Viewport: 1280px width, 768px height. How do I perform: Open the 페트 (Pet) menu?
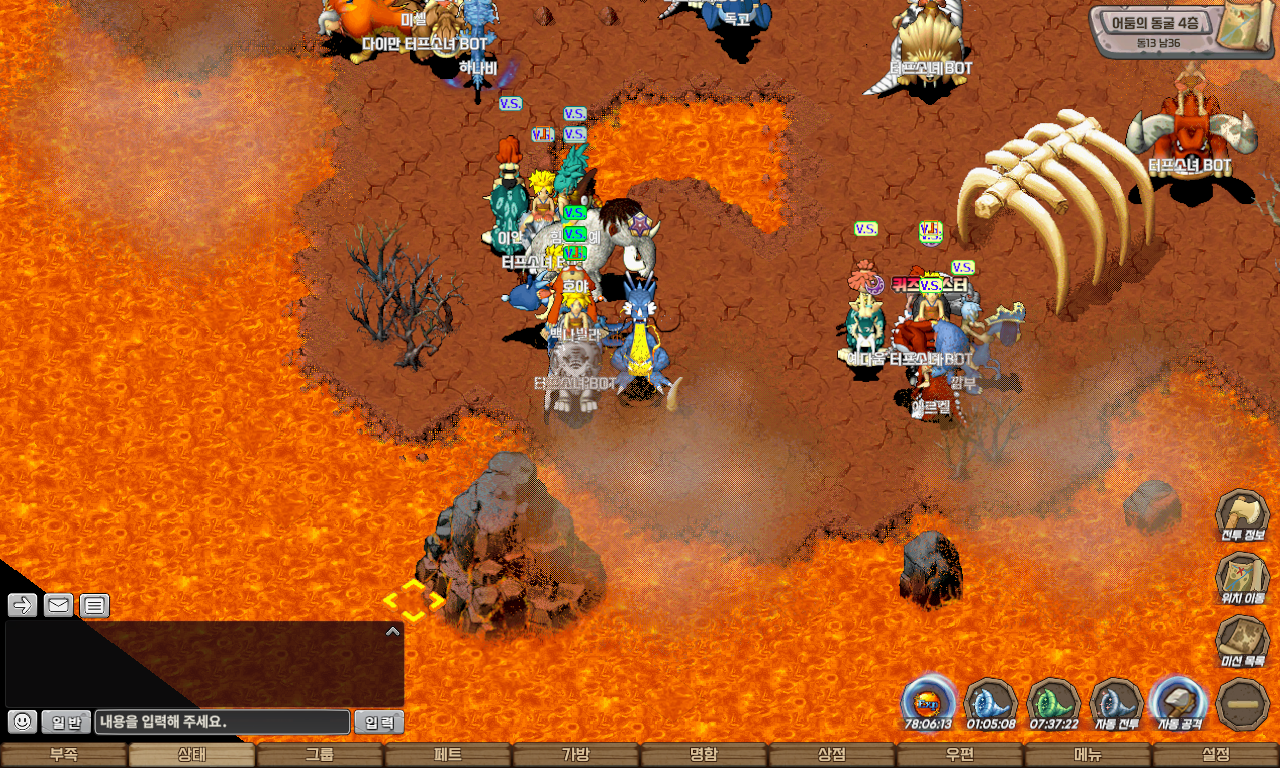[x=448, y=755]
